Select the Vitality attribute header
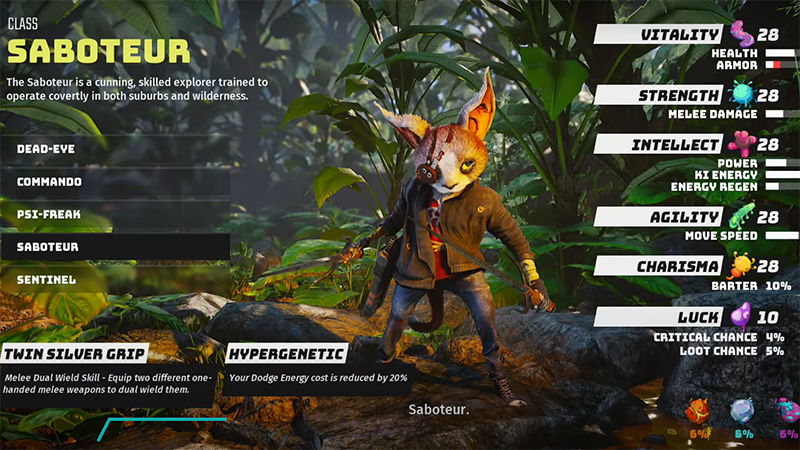 pyautogui.click(x=660, y=35)
